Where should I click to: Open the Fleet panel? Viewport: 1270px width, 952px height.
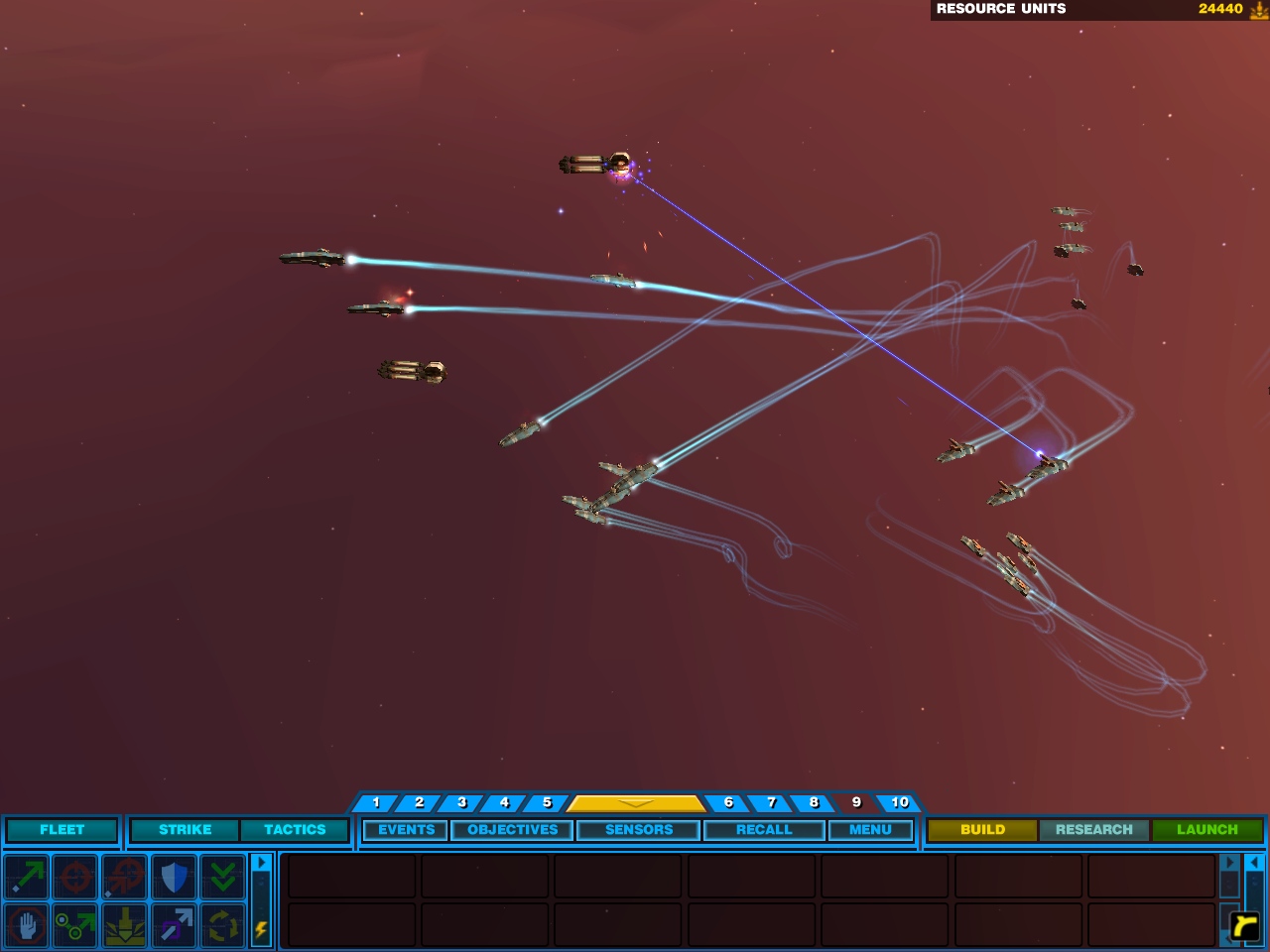click(x=62, y=830)
